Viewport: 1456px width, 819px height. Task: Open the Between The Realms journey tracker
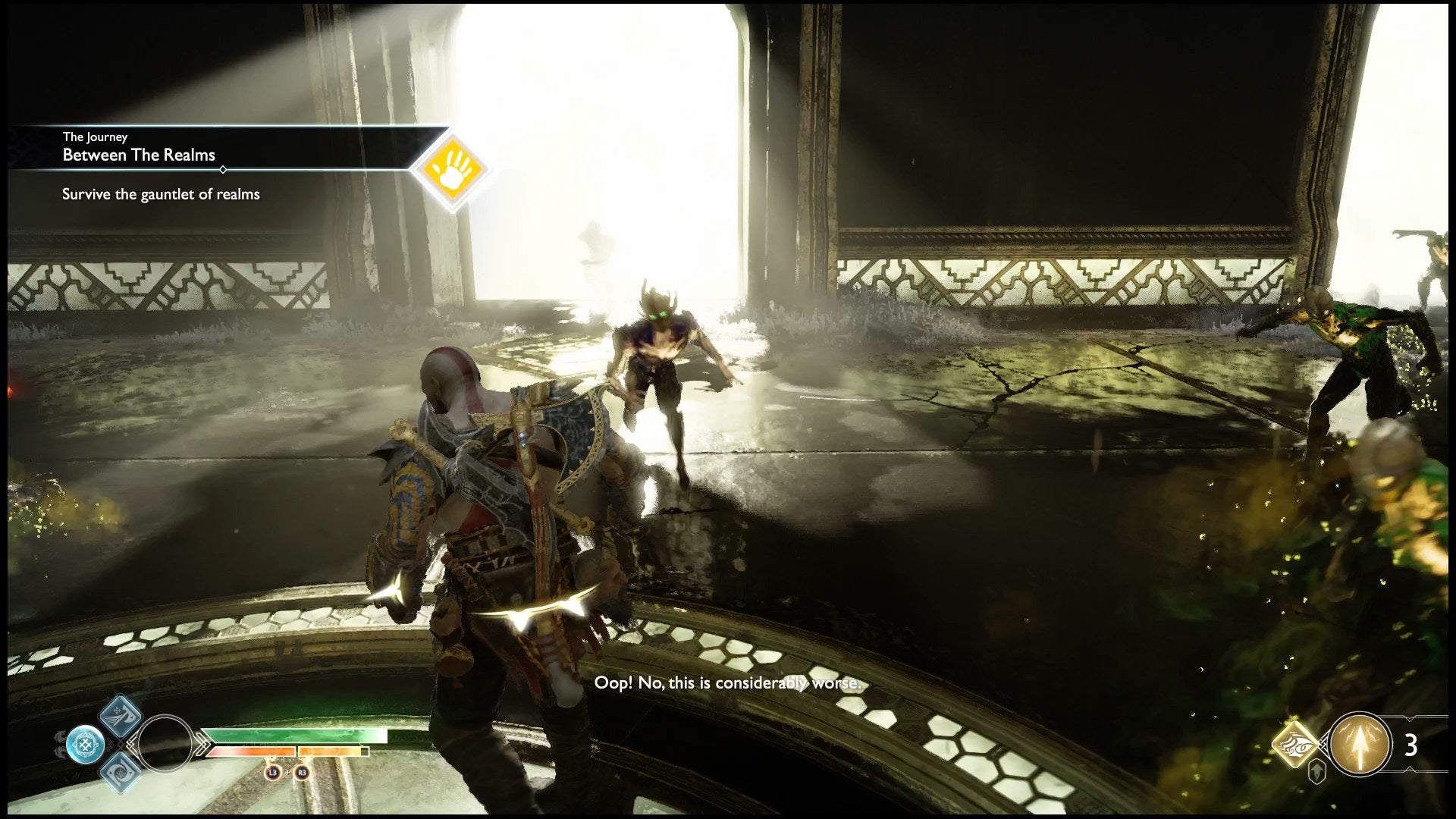coord(140,155)
